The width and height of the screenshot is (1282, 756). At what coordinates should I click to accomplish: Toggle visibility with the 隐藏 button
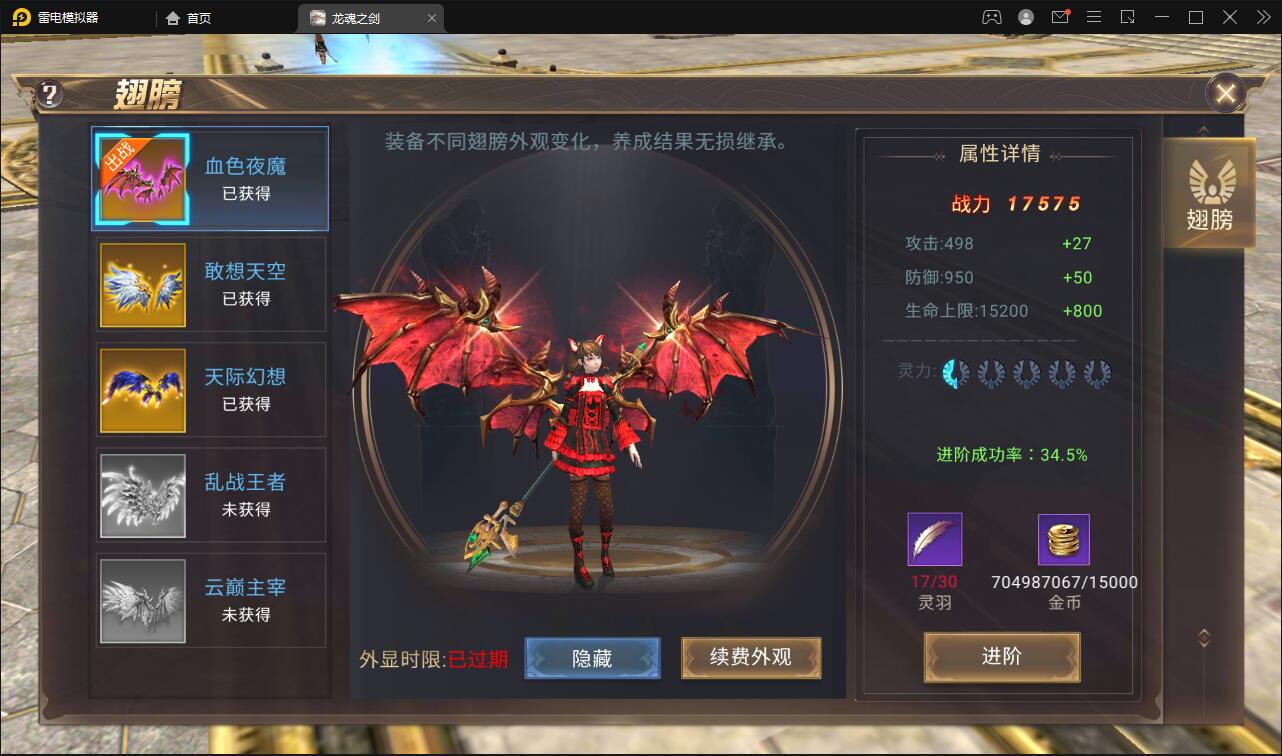(592, 658)
